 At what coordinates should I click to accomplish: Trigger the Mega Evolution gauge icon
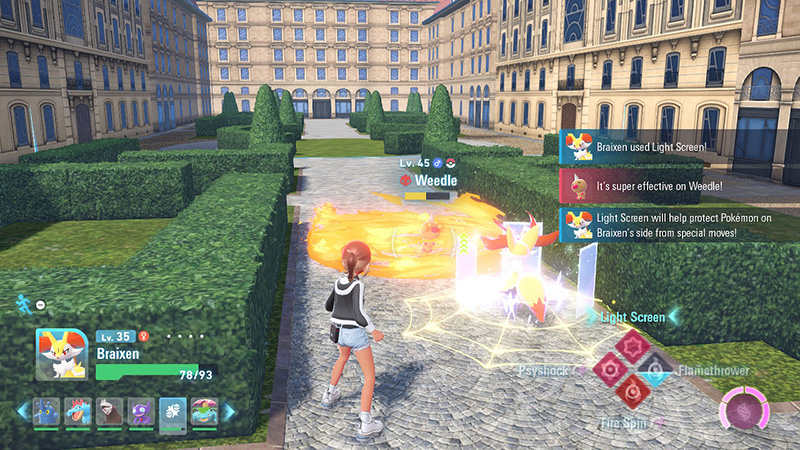[x=743, y=411]
